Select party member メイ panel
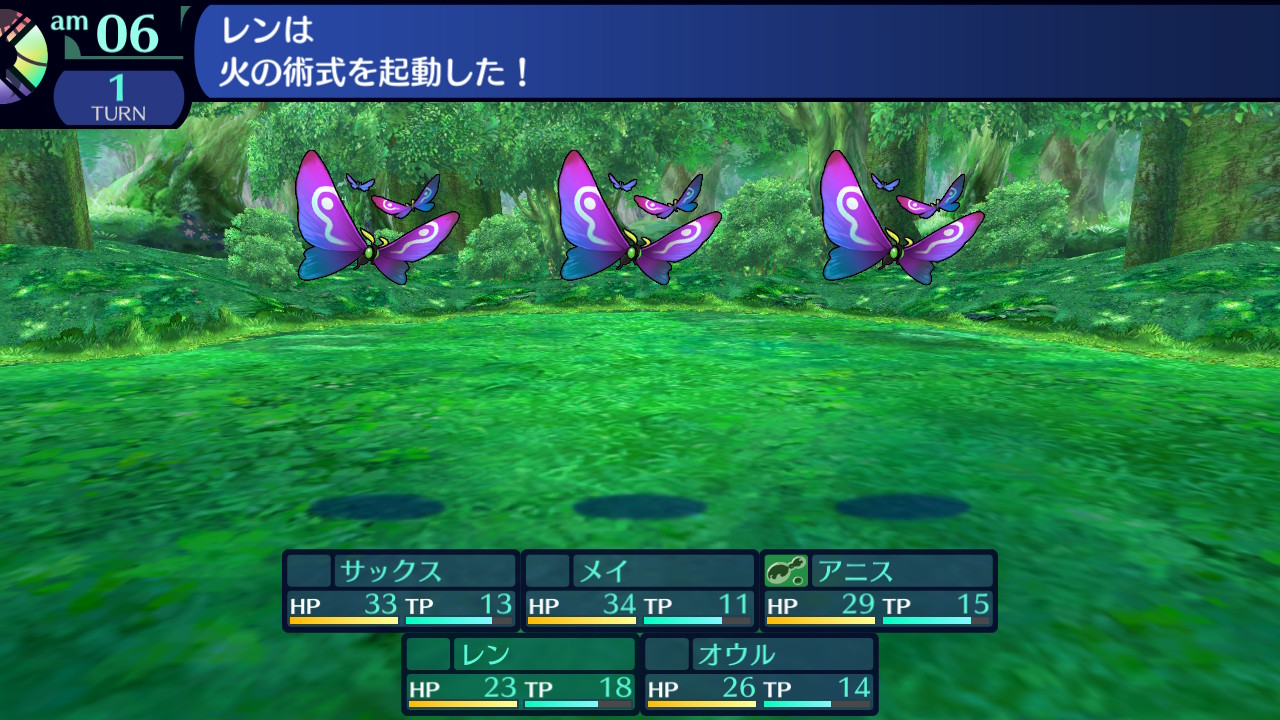 point(640,590)
